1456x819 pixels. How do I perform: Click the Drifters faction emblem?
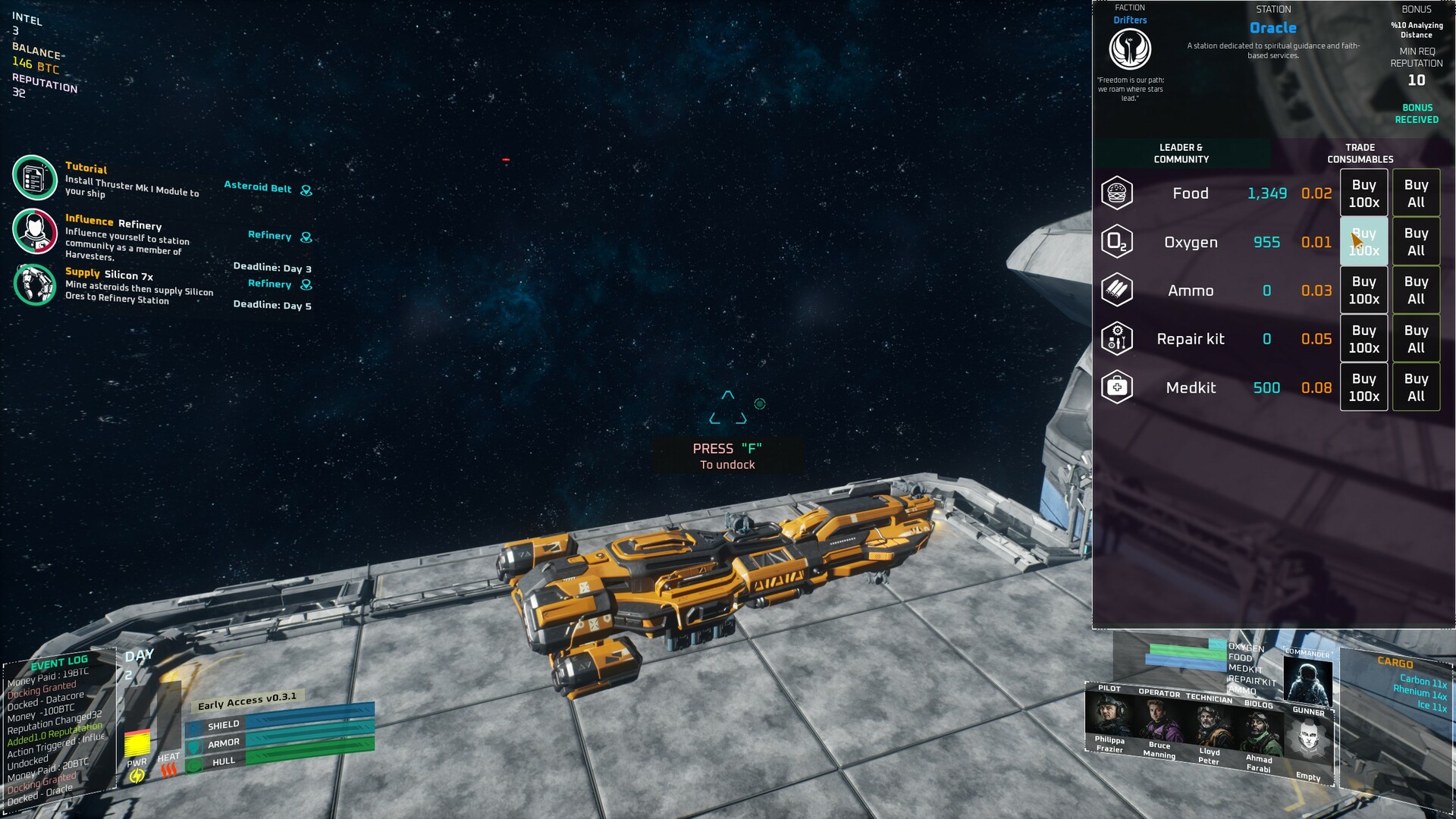(x=1130, y=50)
